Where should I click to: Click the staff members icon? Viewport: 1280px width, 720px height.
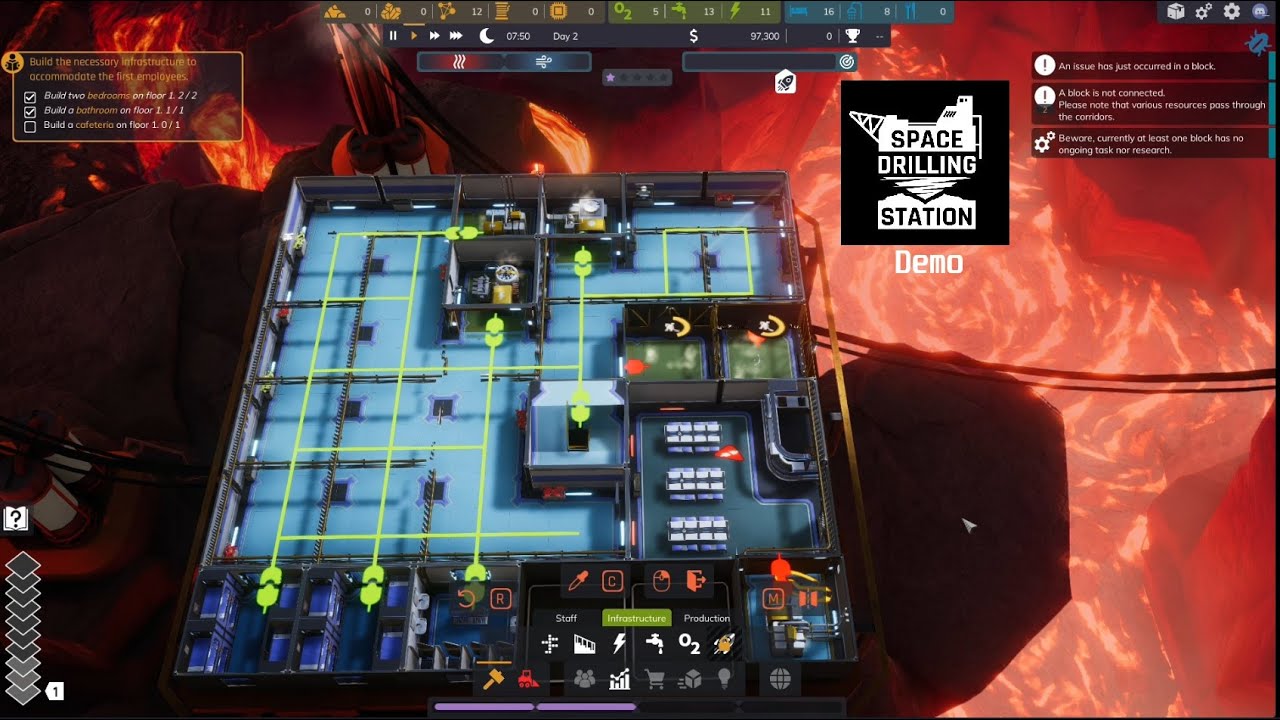coord(584,678)
